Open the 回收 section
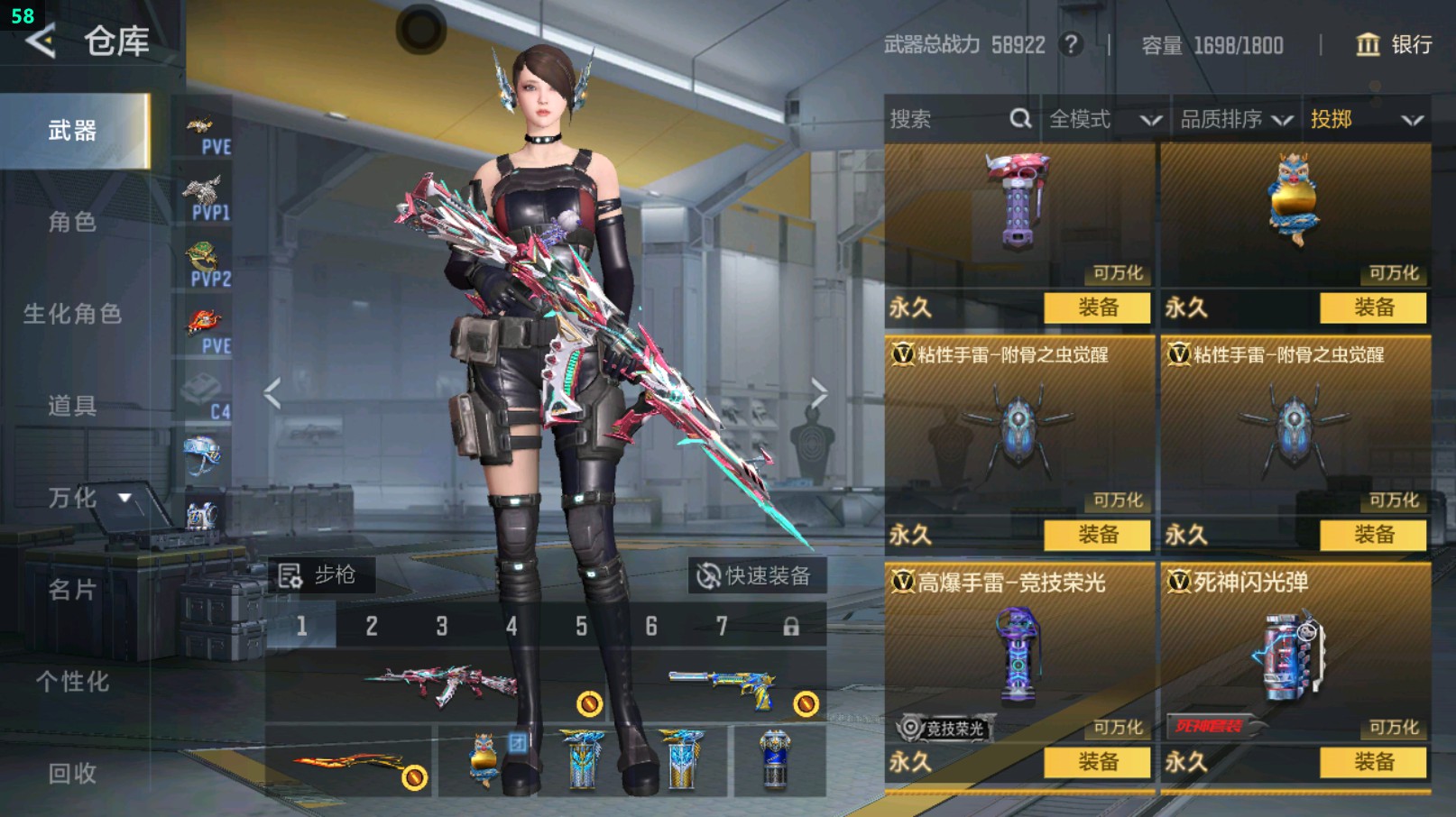Viewport: 1456px width, 817px height. [x=72, y=773]
